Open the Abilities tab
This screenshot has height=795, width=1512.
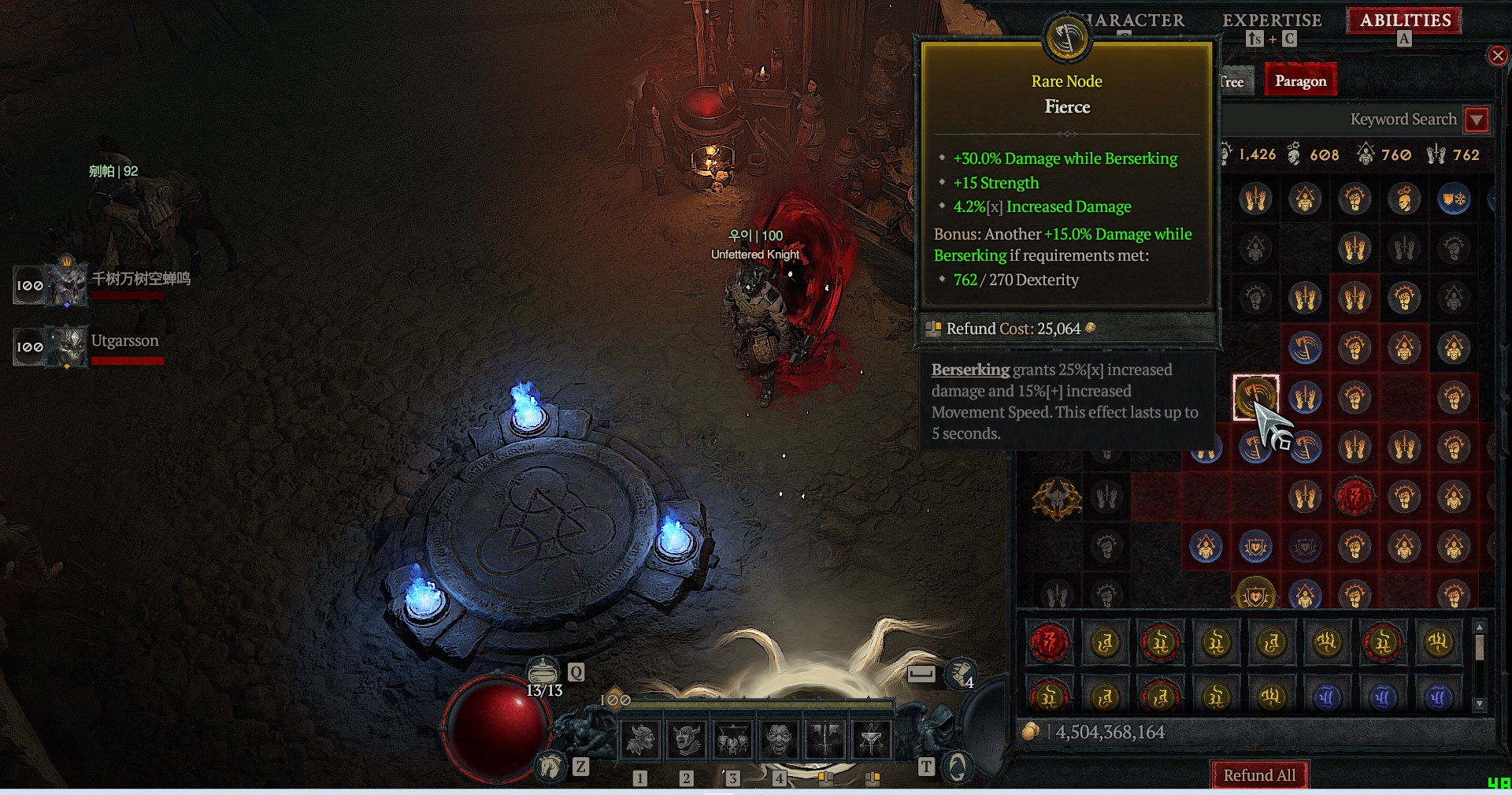[1405, 21]
